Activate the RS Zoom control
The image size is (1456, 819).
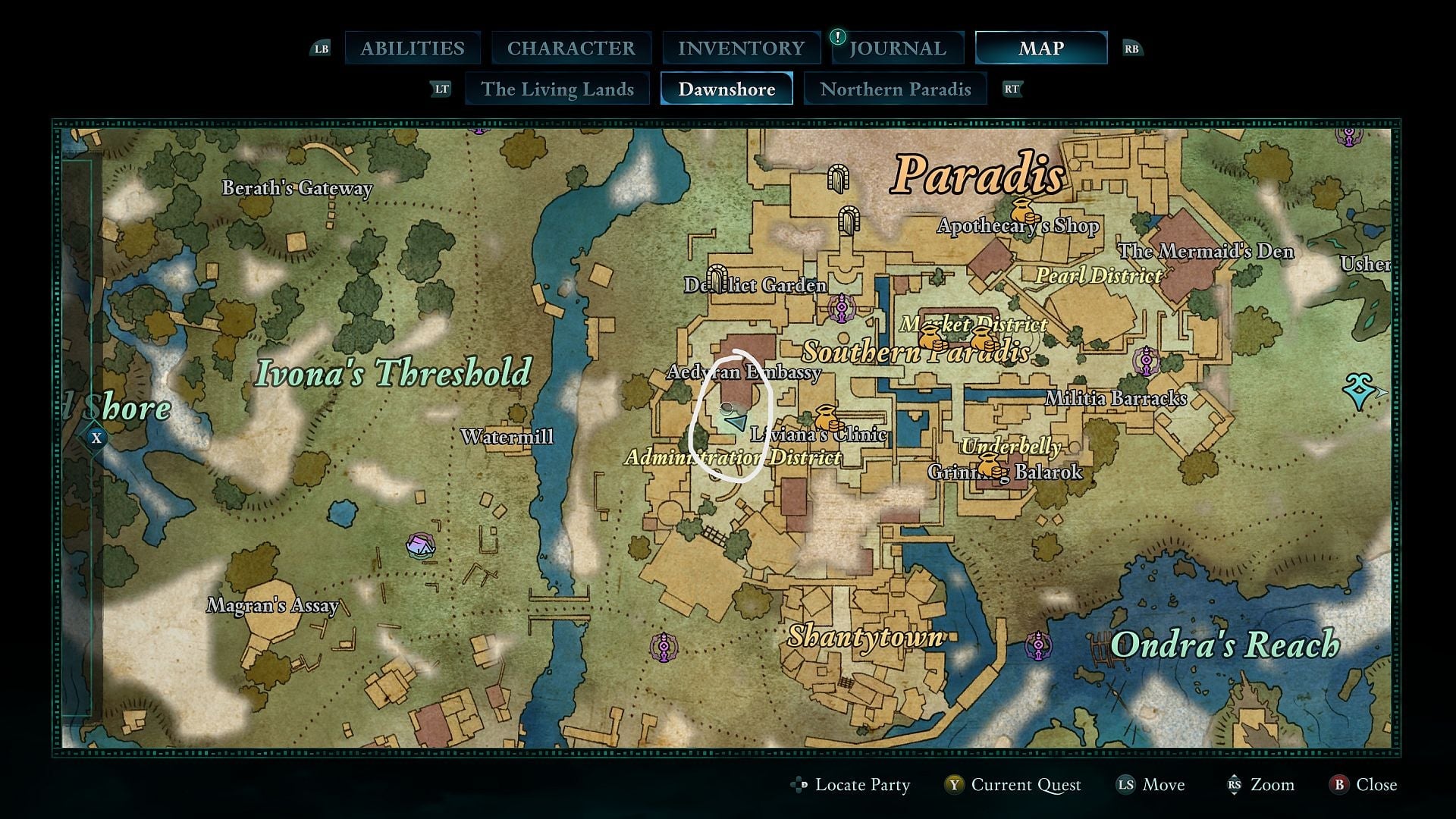pyautogui.click(x=1261, y=785)
